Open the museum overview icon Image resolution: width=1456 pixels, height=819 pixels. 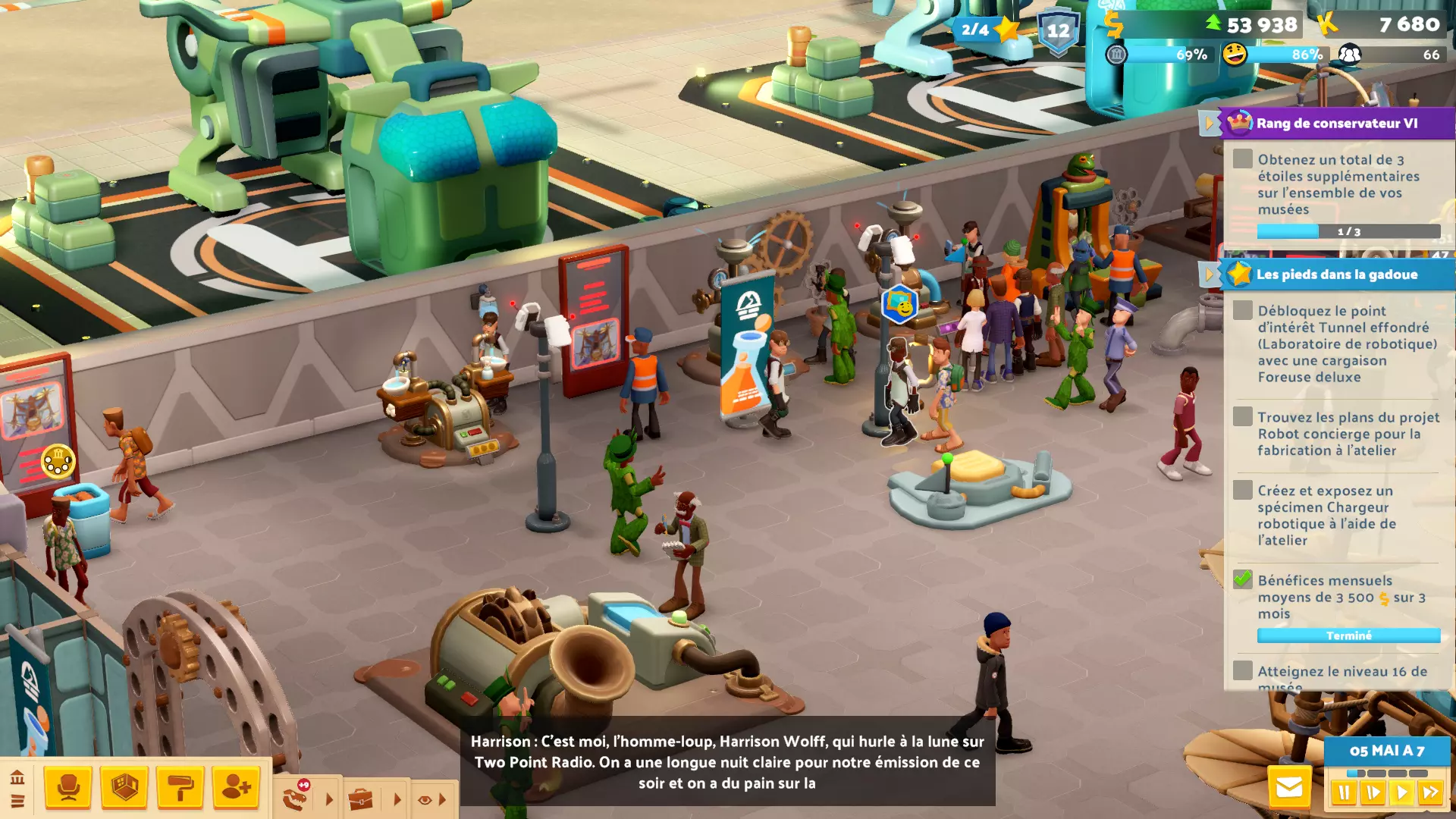point(17,777)
